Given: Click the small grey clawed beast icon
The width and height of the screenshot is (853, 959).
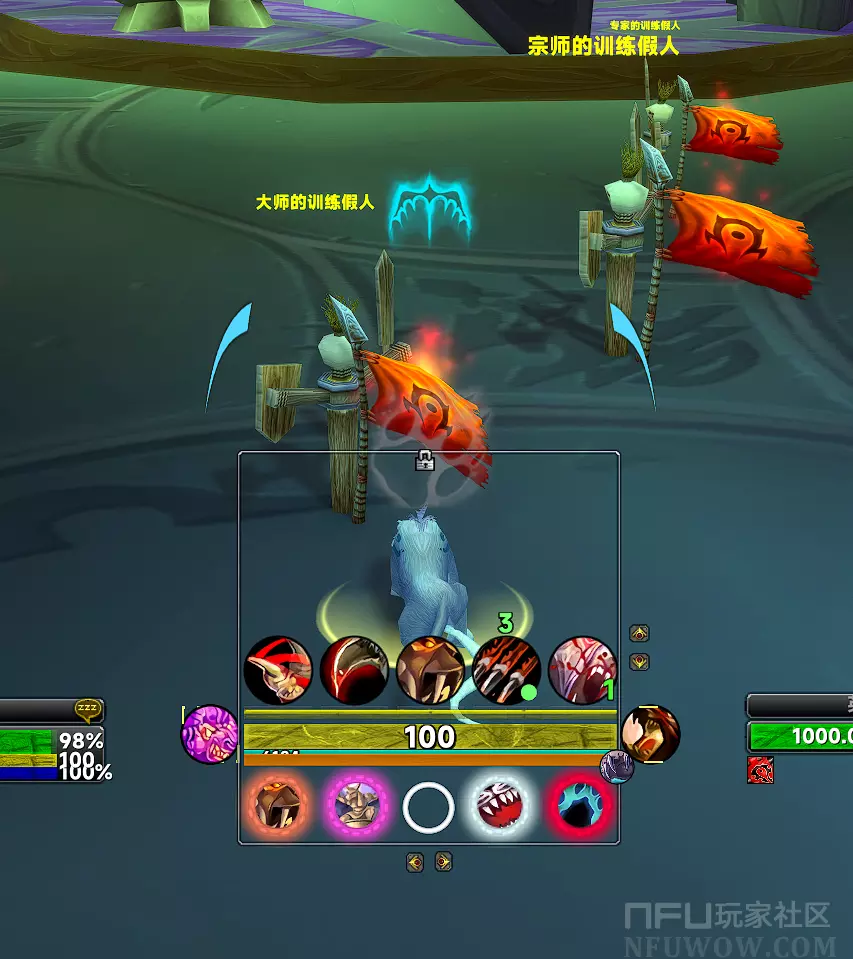Looking at the screenshot, I should pyautogui.click(x=617, y=767).
